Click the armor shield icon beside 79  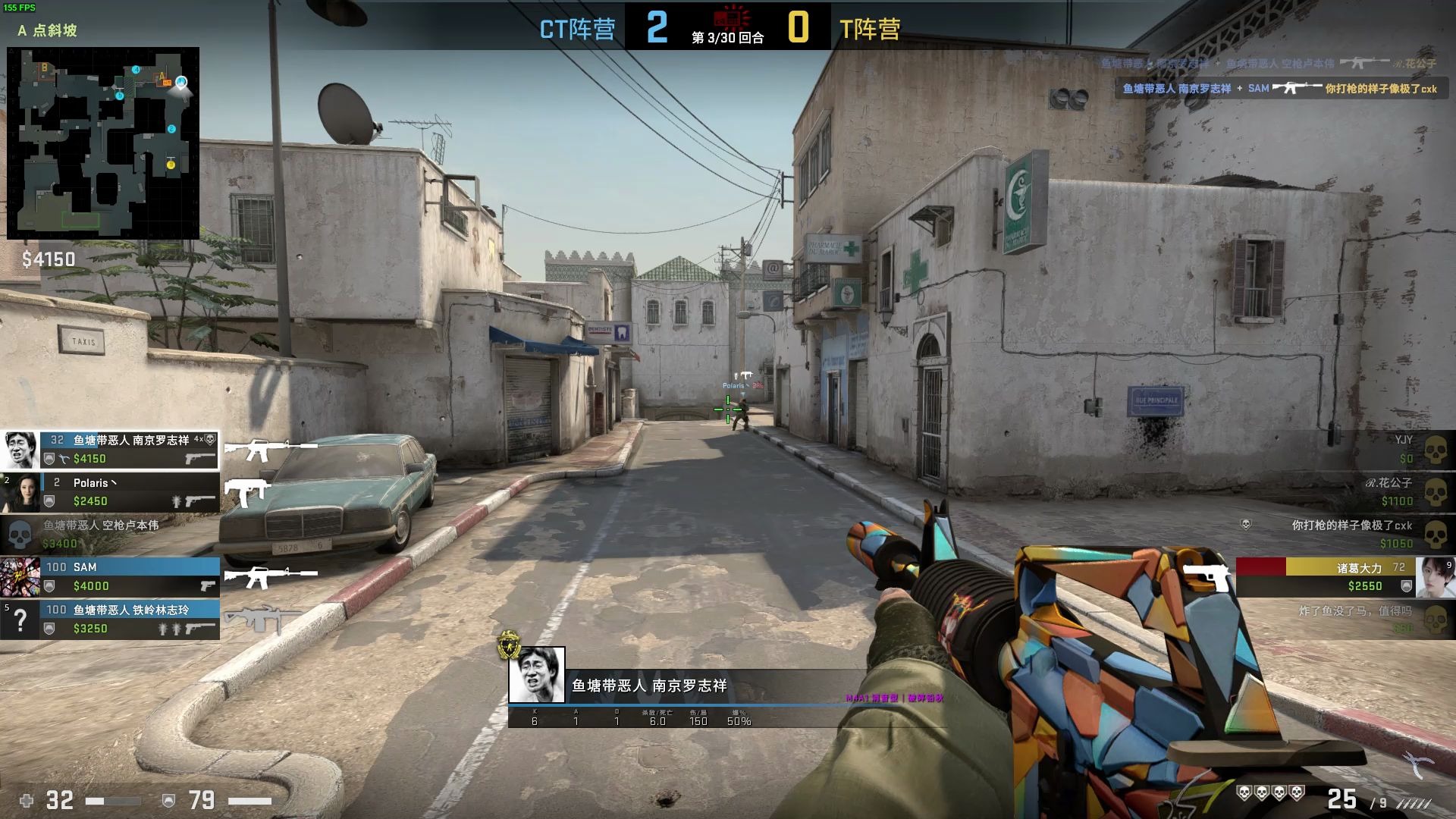pos(168,799)
